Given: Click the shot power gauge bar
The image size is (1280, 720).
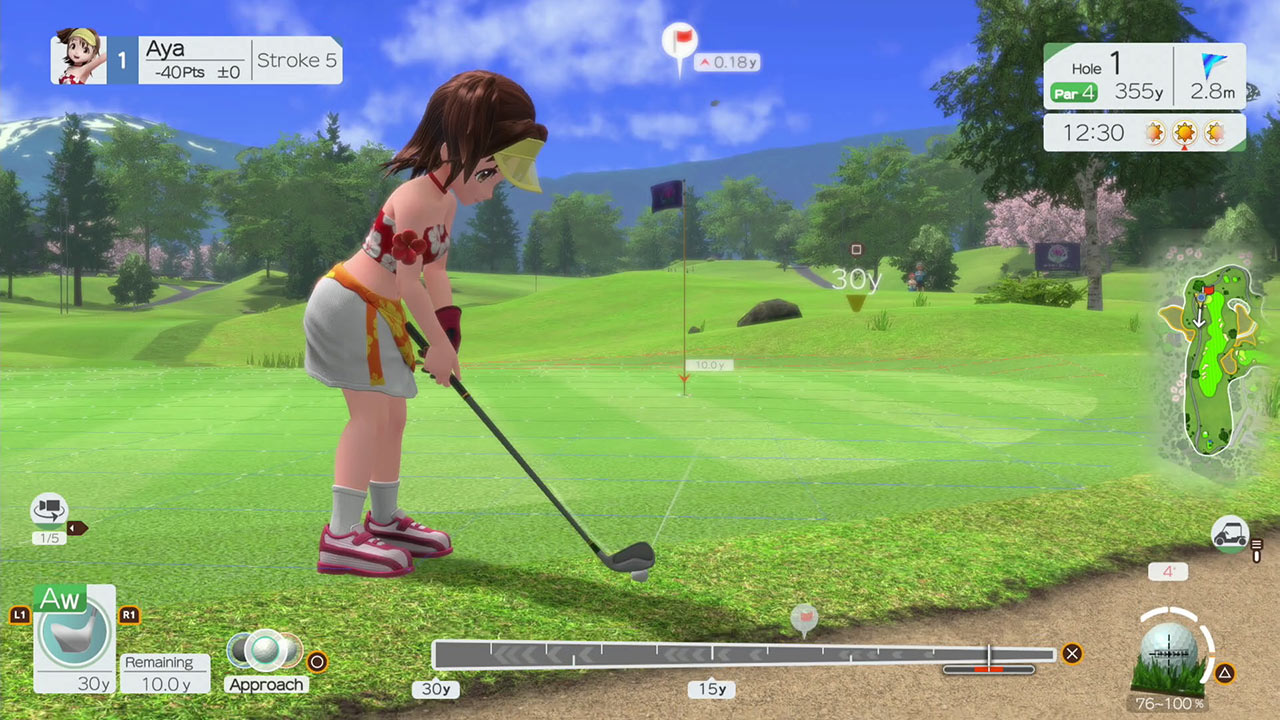Looking at the screenshot, I should coord(743,655).
